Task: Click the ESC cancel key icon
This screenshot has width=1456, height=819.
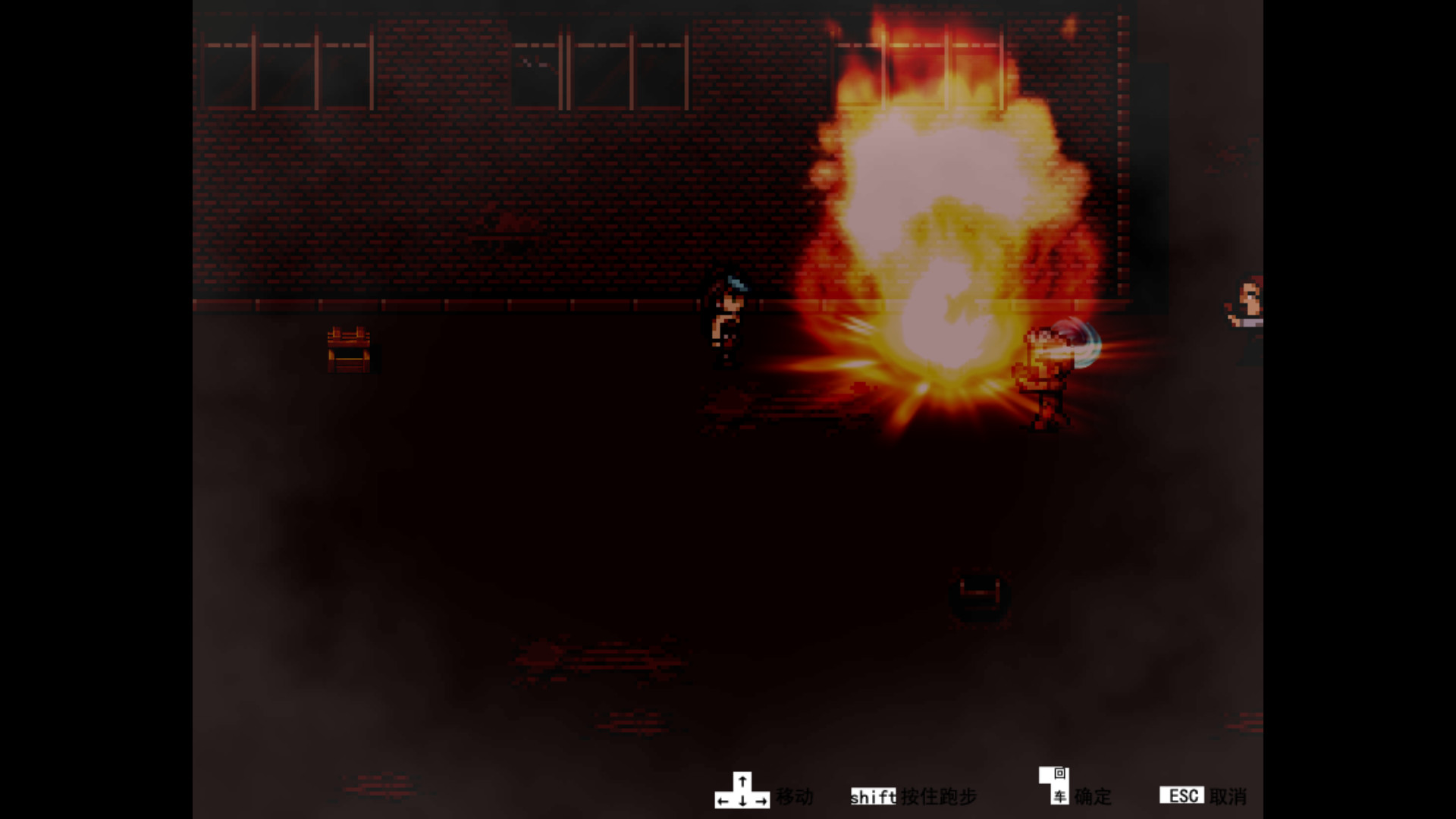Action: point(1182,795)
